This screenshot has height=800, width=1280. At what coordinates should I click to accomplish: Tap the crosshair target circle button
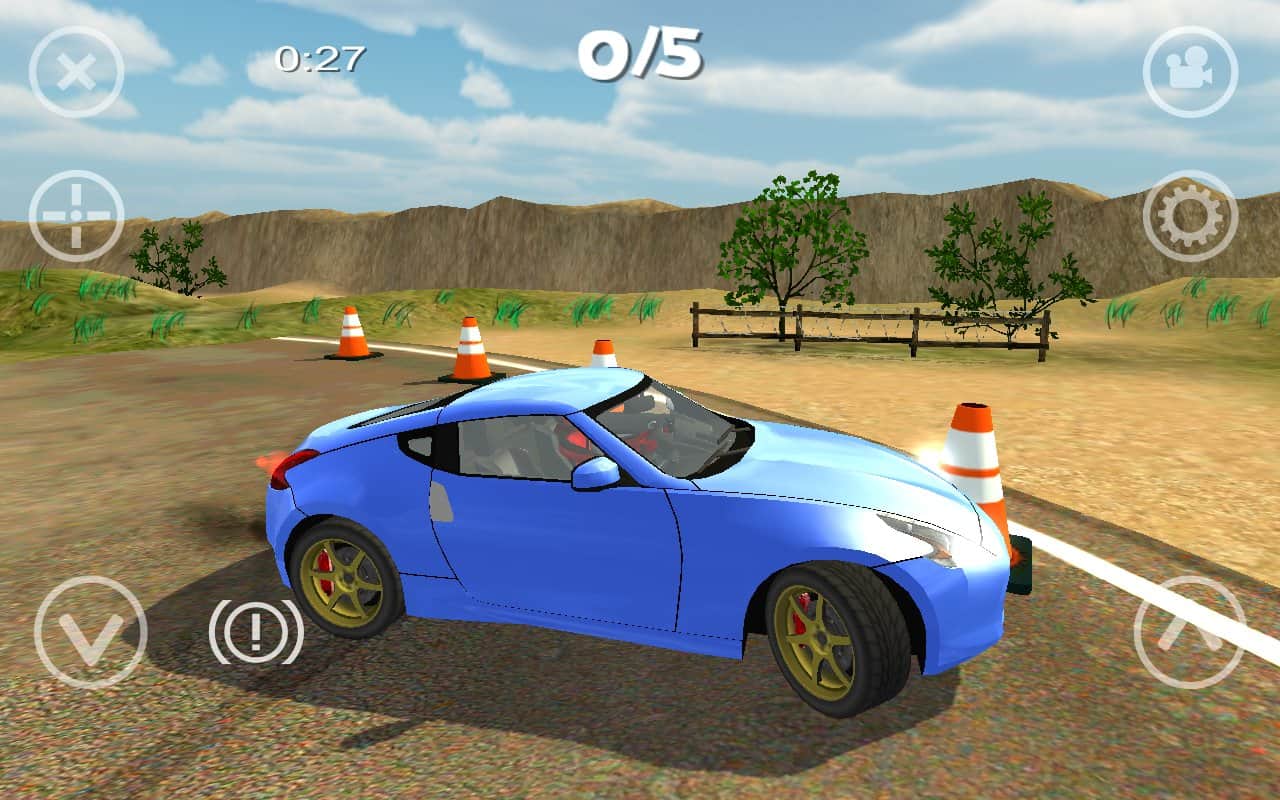point(76,216)
